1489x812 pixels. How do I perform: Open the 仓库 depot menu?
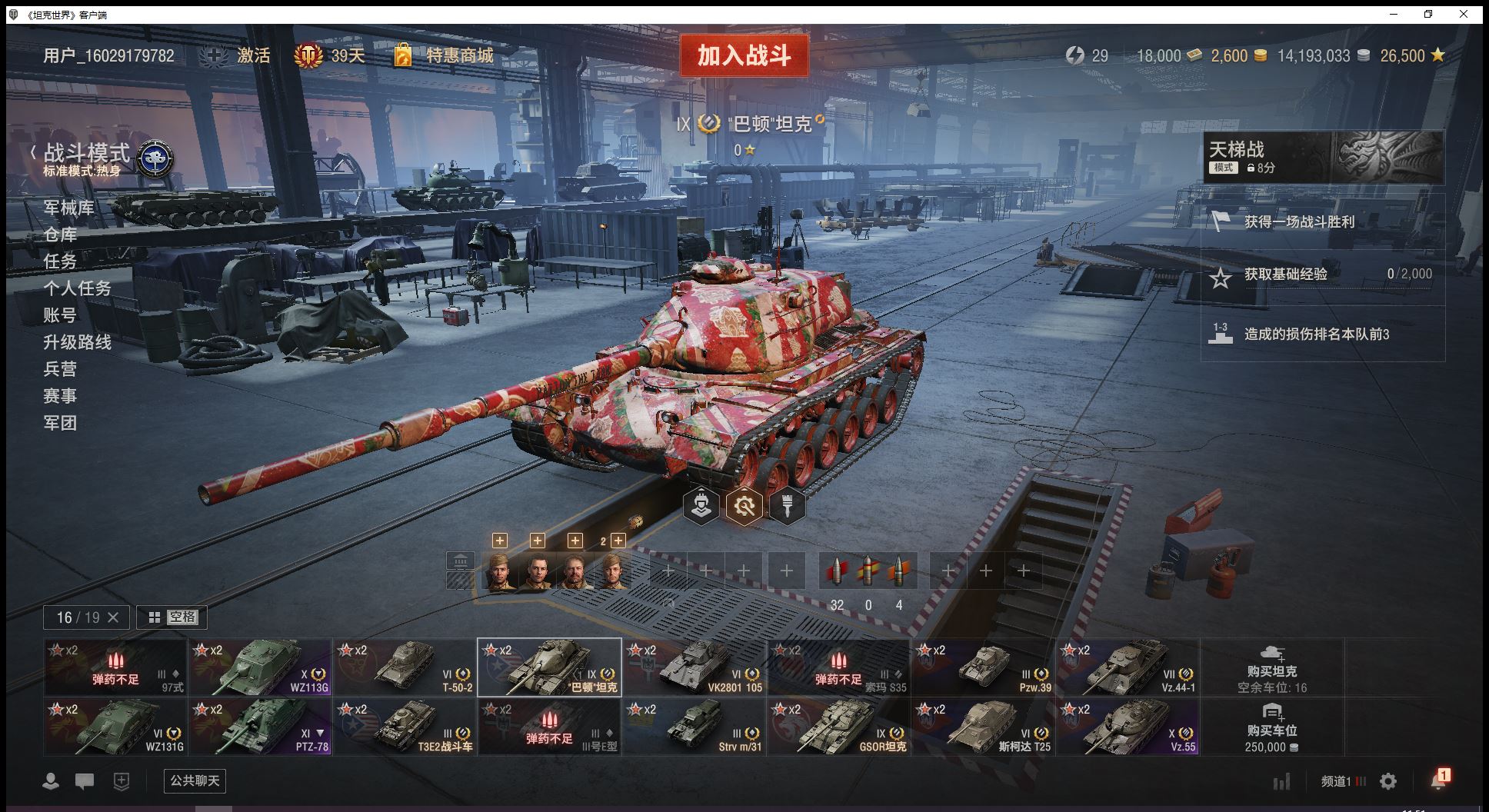(60, 235)
